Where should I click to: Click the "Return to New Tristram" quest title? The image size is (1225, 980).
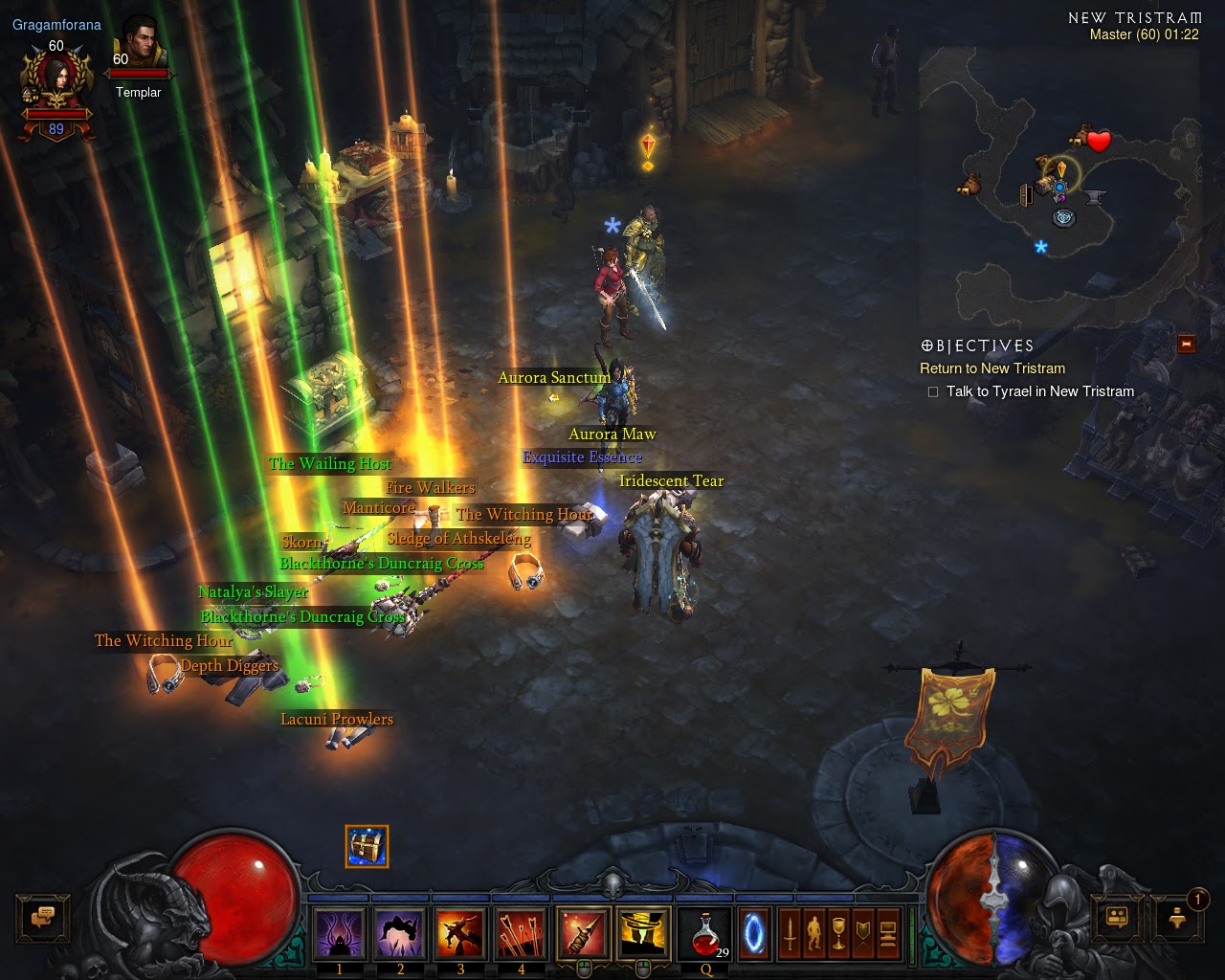(991, 368)
